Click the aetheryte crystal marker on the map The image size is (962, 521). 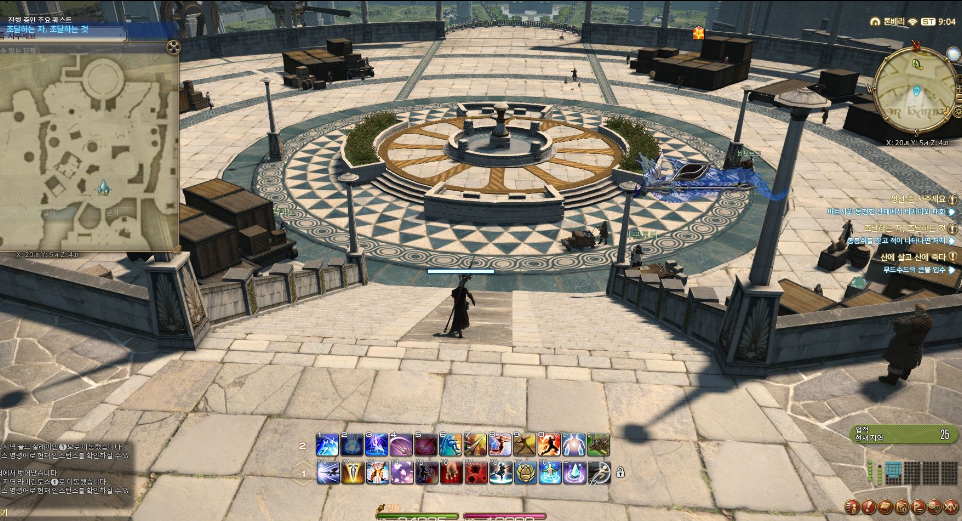(102, 188)
